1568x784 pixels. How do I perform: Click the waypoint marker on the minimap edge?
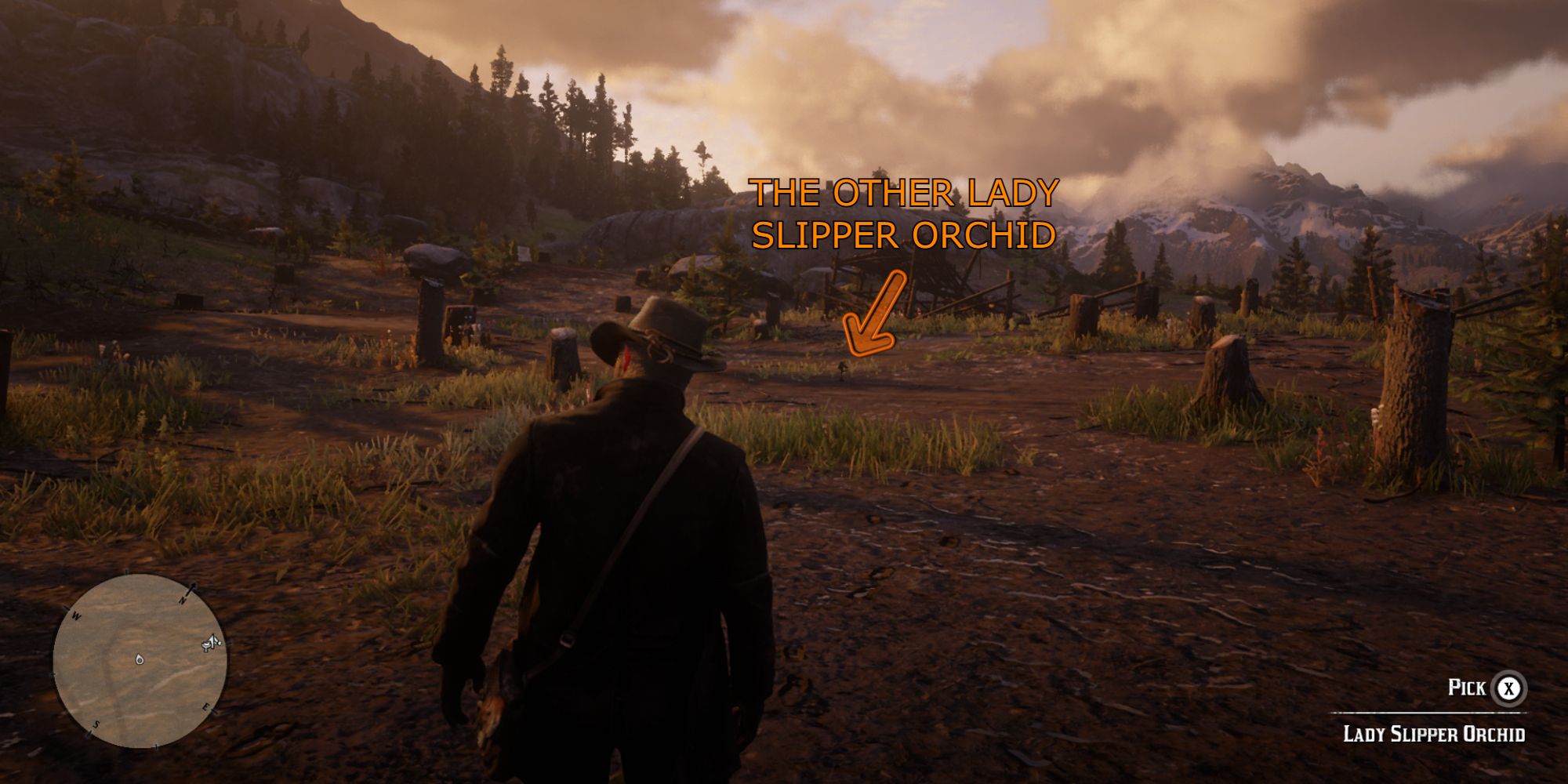(x=211, y=642)
